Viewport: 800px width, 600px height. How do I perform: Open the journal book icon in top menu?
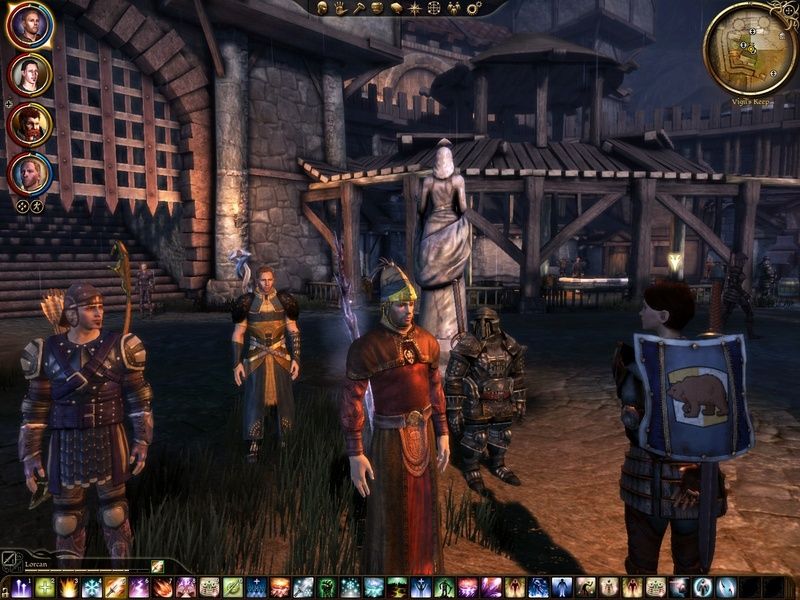click(394, 8)
